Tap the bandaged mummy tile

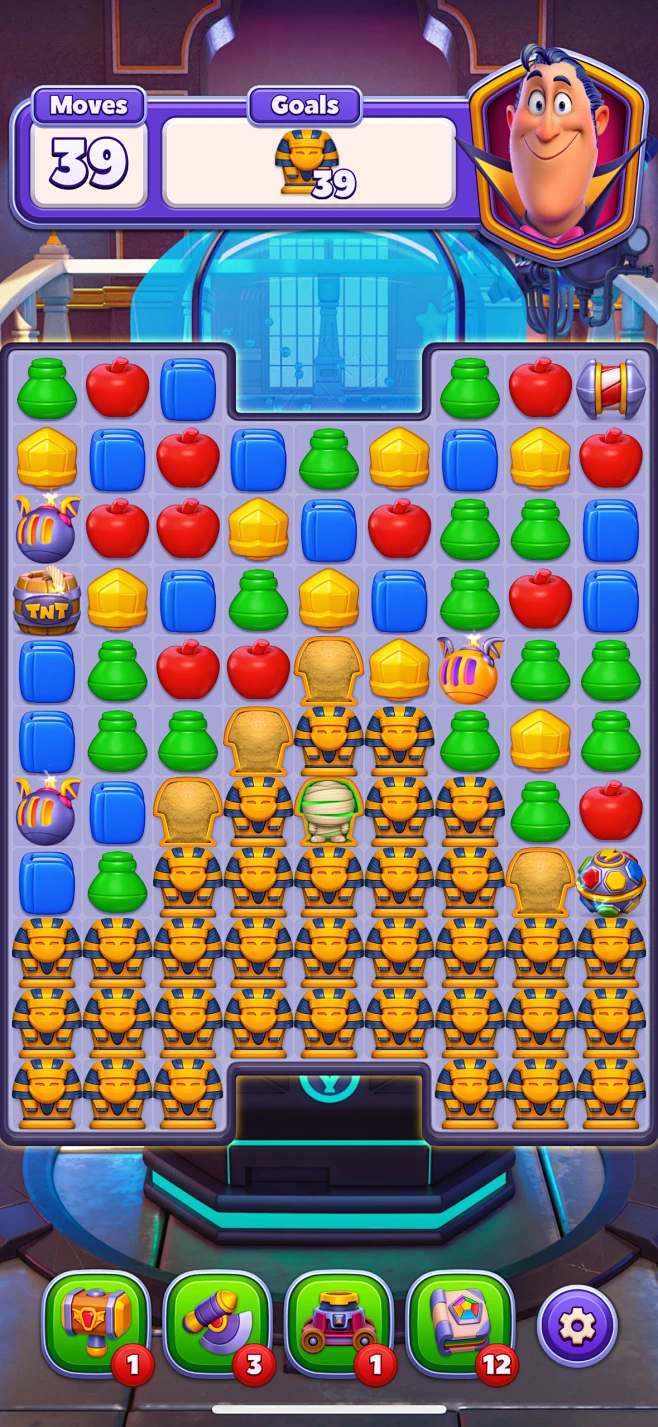(x=328, y=809)
